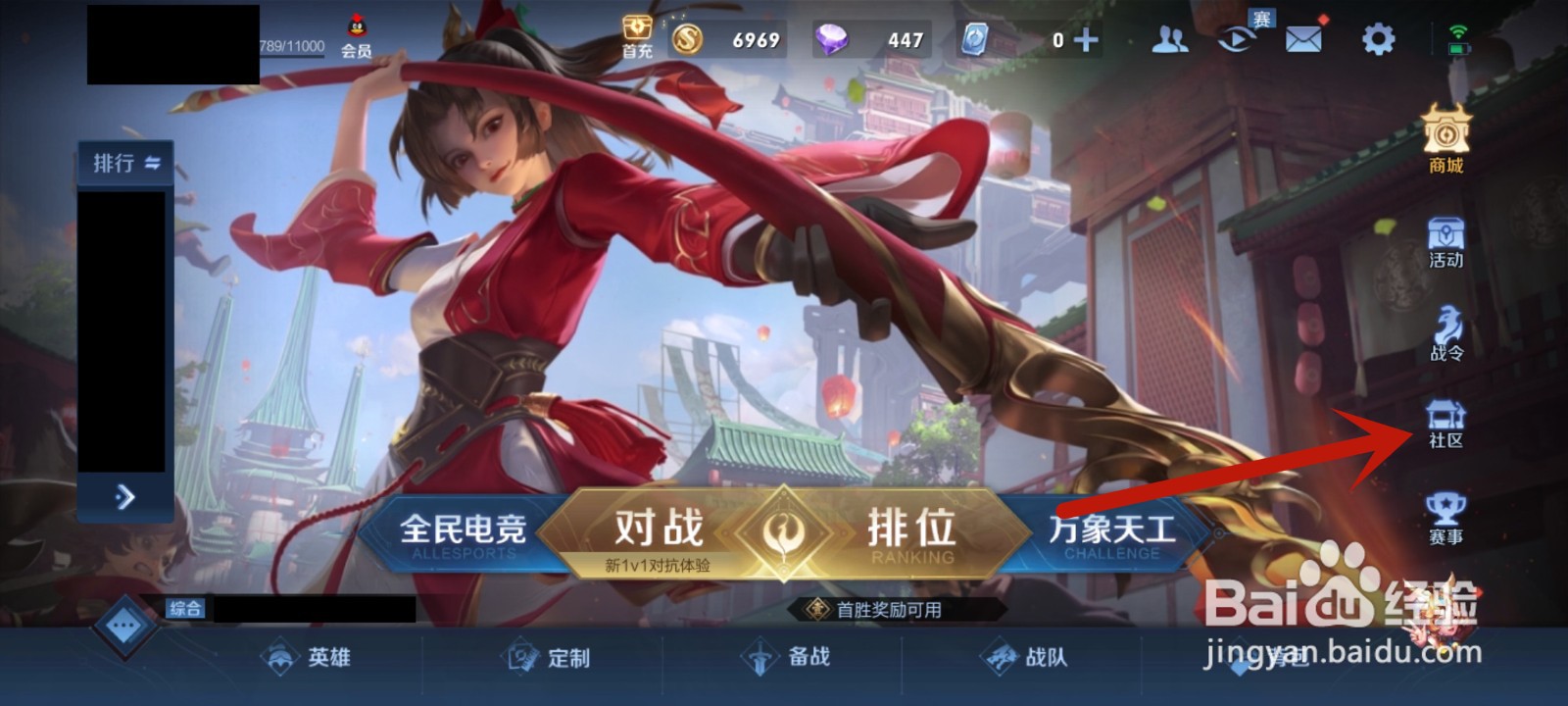Toggle the spectate eye with 赛 badge

pos(1237,39)
